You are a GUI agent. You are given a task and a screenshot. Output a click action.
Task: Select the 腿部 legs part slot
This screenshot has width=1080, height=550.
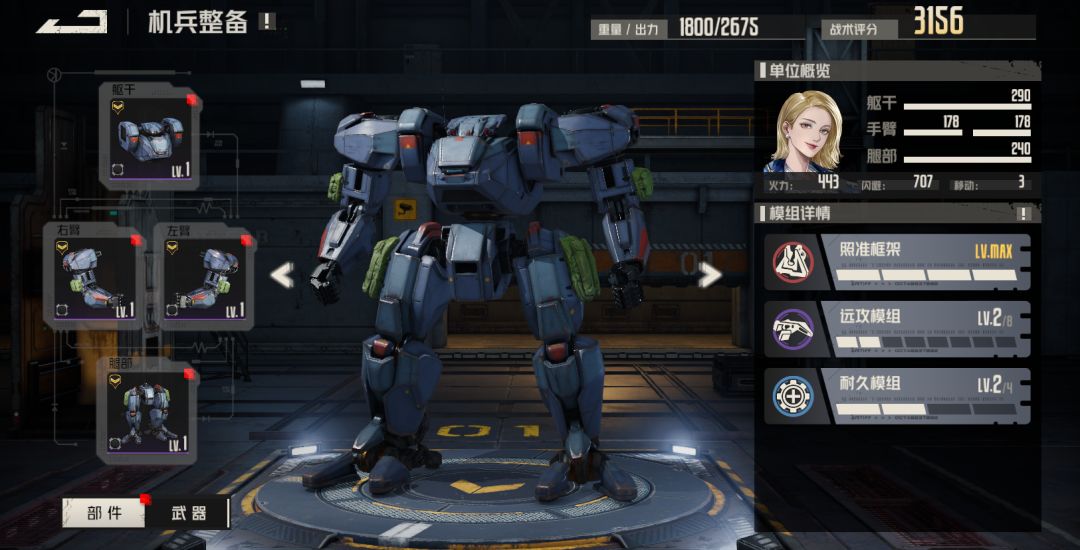(x=148, y=410)
